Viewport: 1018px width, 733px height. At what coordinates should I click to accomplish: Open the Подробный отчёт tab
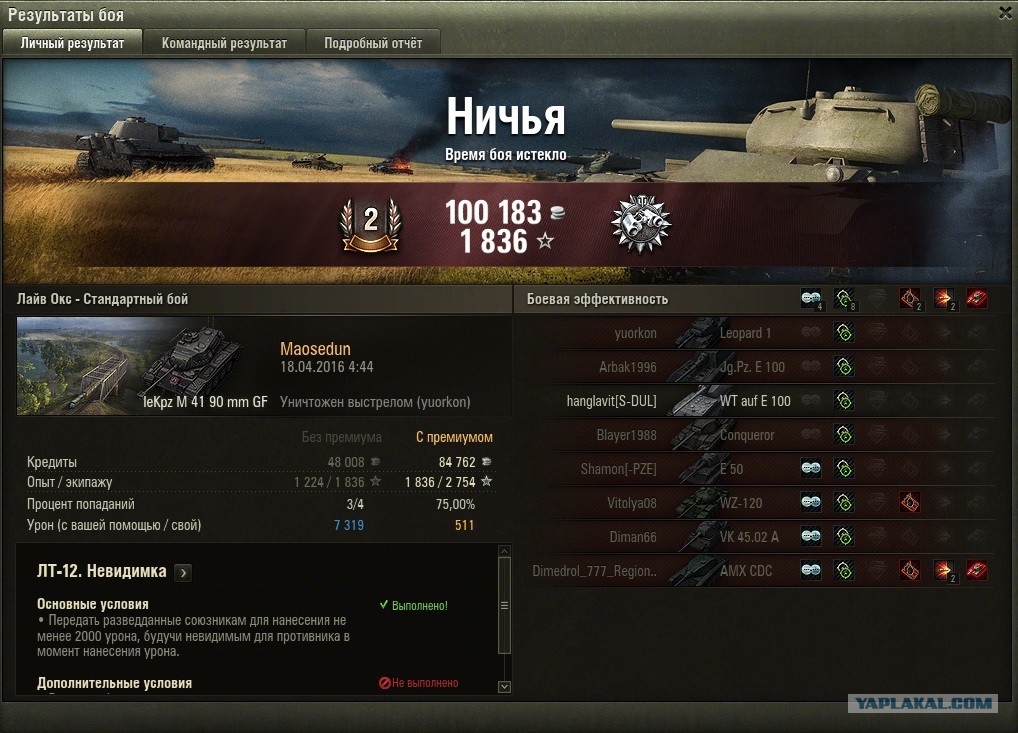(372, 43)
